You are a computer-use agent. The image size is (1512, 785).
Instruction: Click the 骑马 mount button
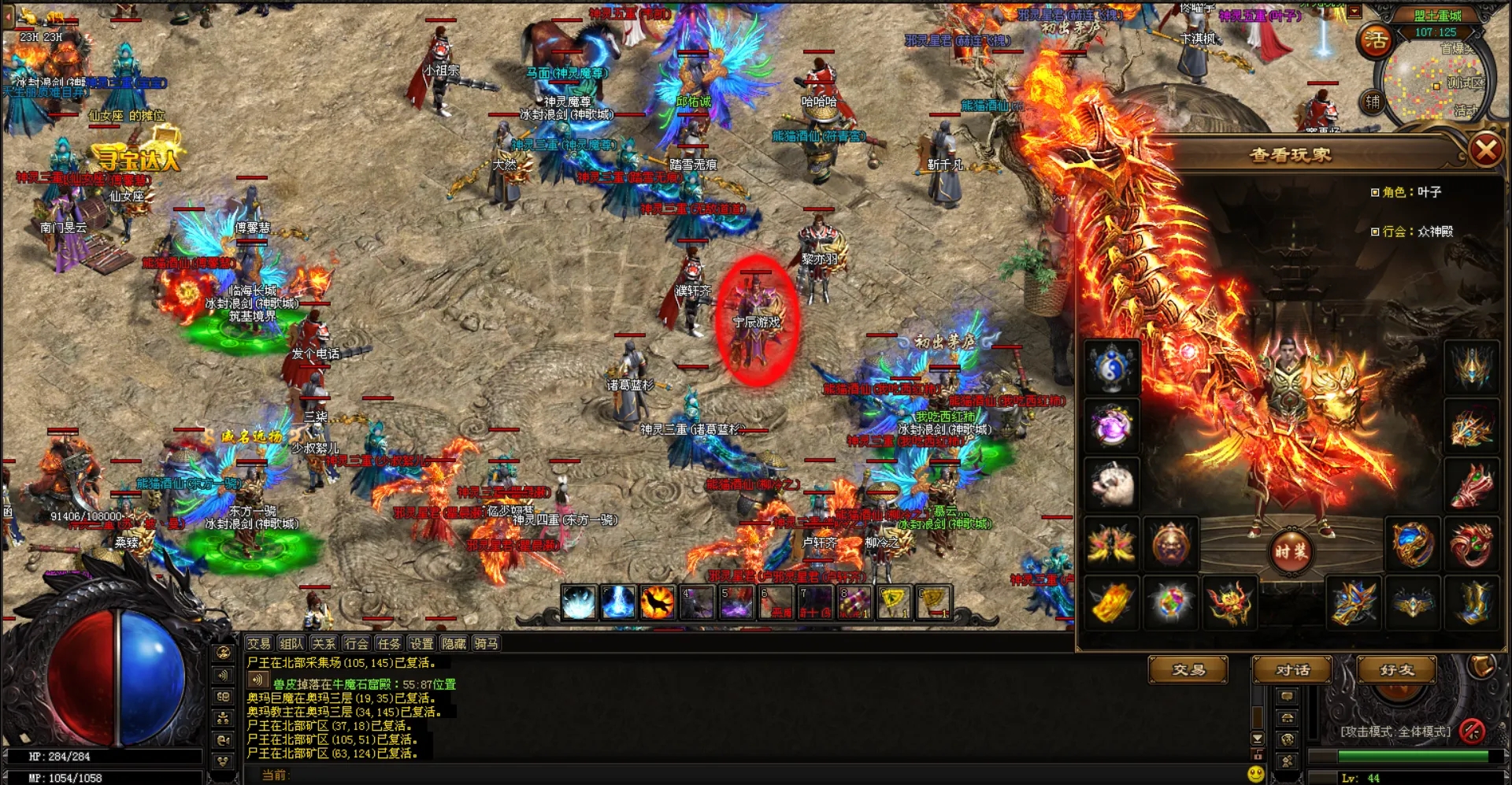[x=486, y=643]
